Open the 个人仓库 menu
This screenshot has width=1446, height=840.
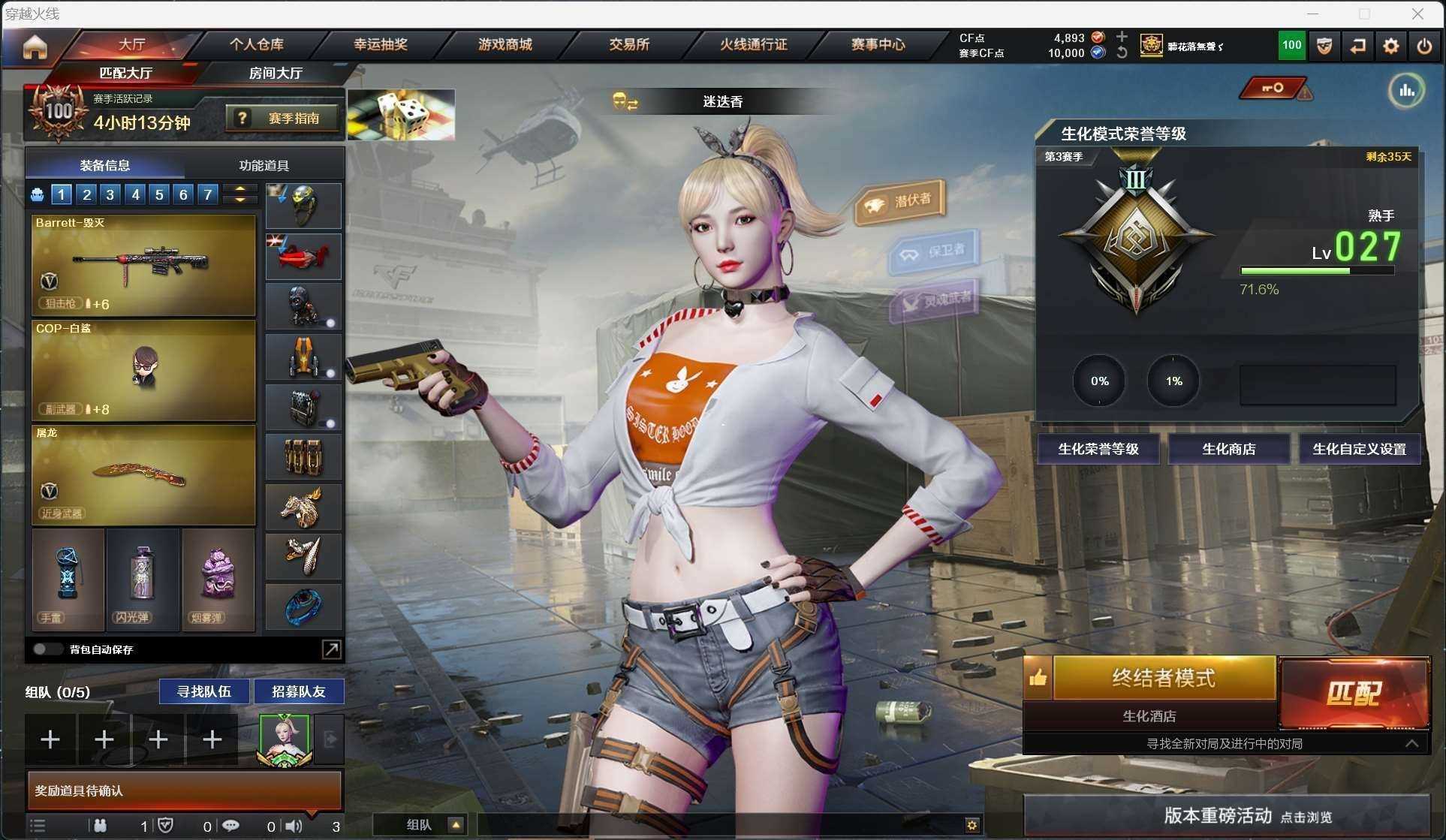coord(256,45)
